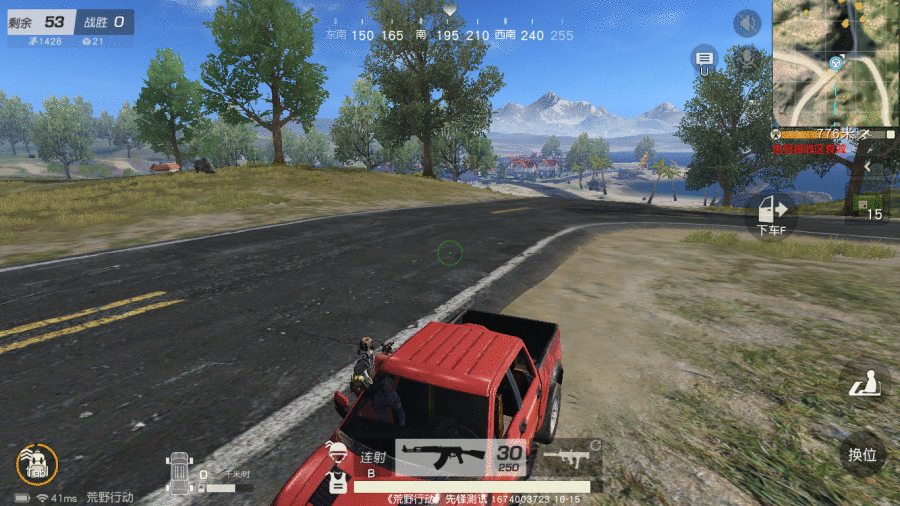Toggle the speaker sound button
The width and height of the screenshot is (900, 506).
[747, 23]
